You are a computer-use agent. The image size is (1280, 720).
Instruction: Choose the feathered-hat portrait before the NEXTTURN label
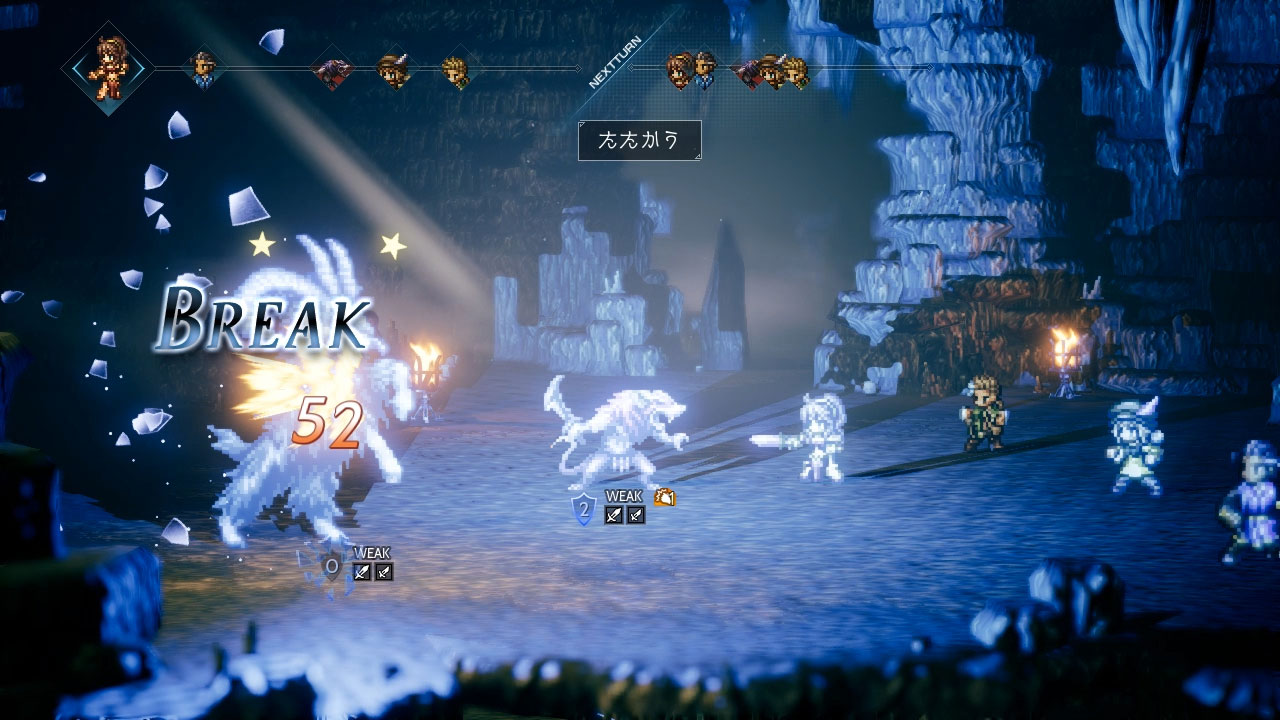tap(393, 70)
